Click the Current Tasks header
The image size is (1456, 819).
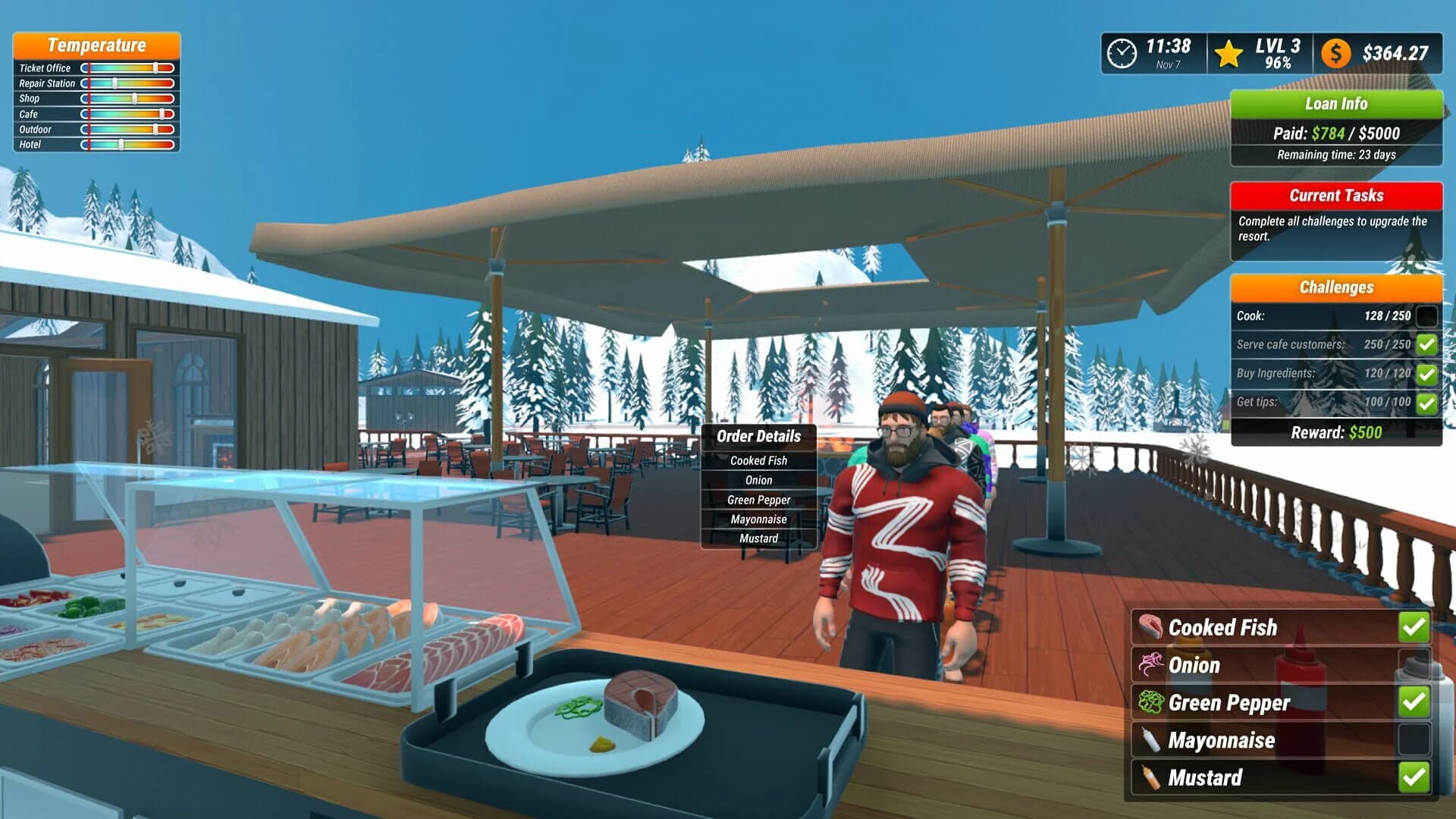click(1336, 196)
